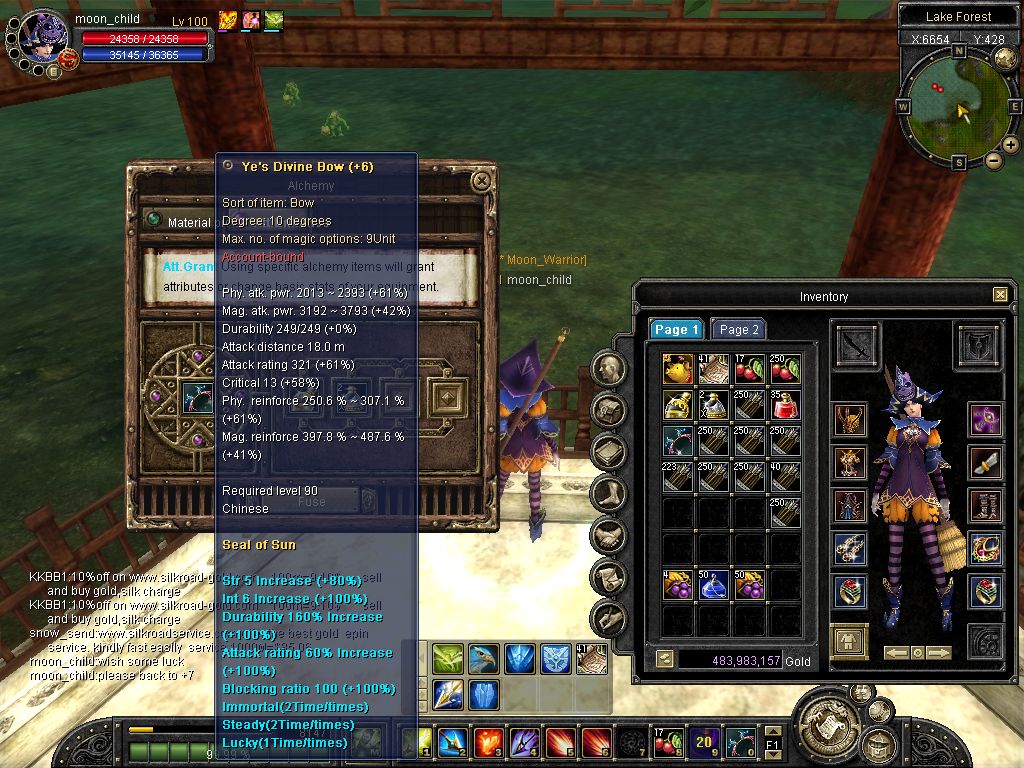
Task: Zoom out the minimap
Action: tap(994, 160)
